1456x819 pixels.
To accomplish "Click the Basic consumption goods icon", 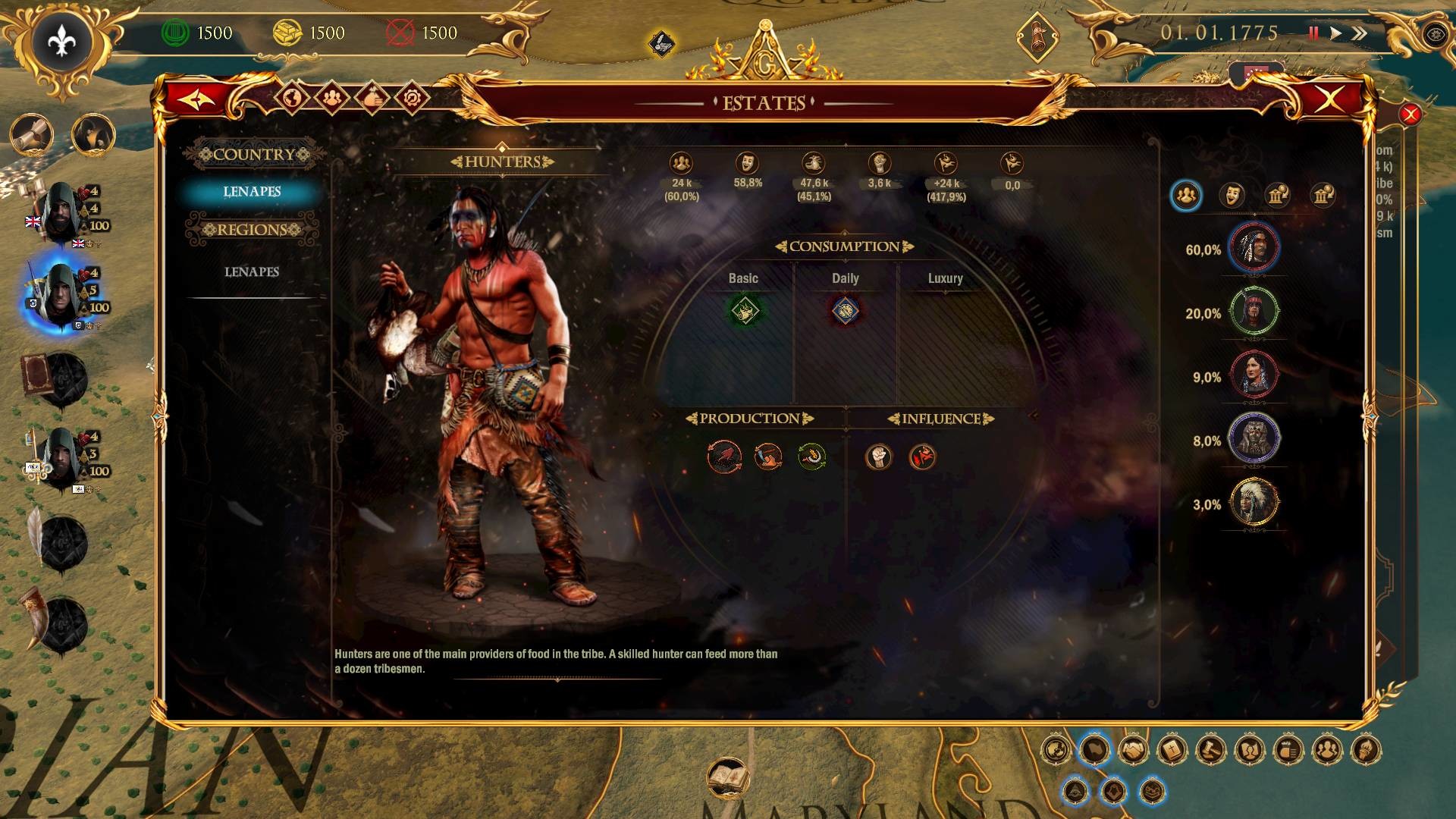I will (744, 311).
